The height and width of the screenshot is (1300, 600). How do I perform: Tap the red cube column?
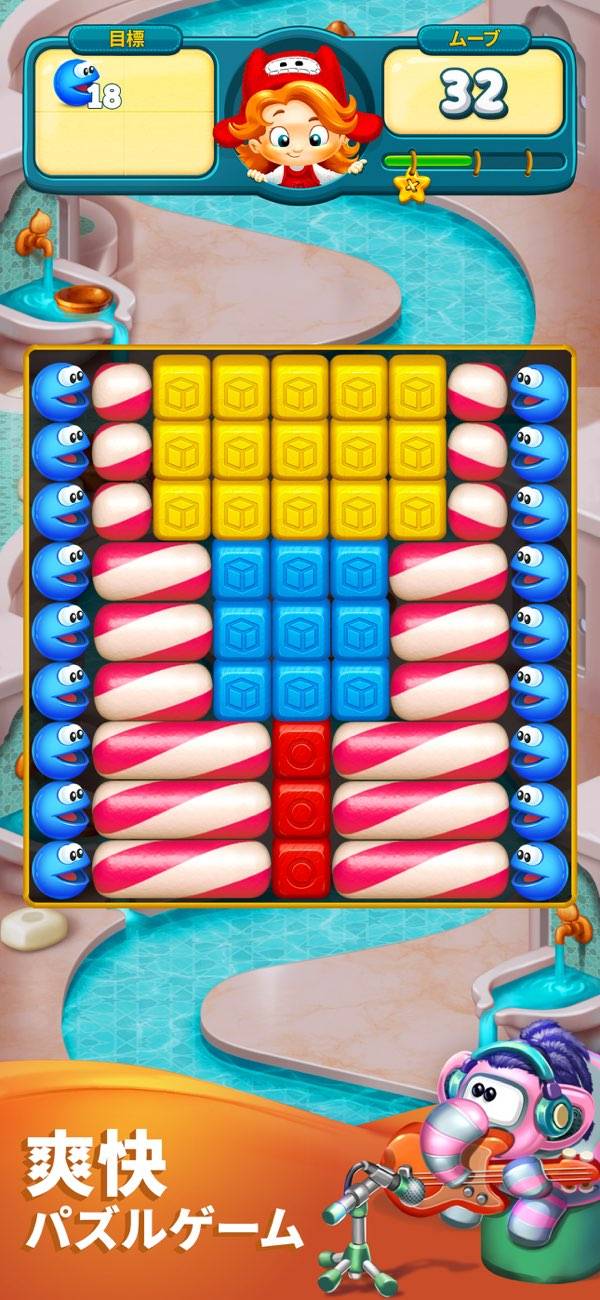(301, 809)
